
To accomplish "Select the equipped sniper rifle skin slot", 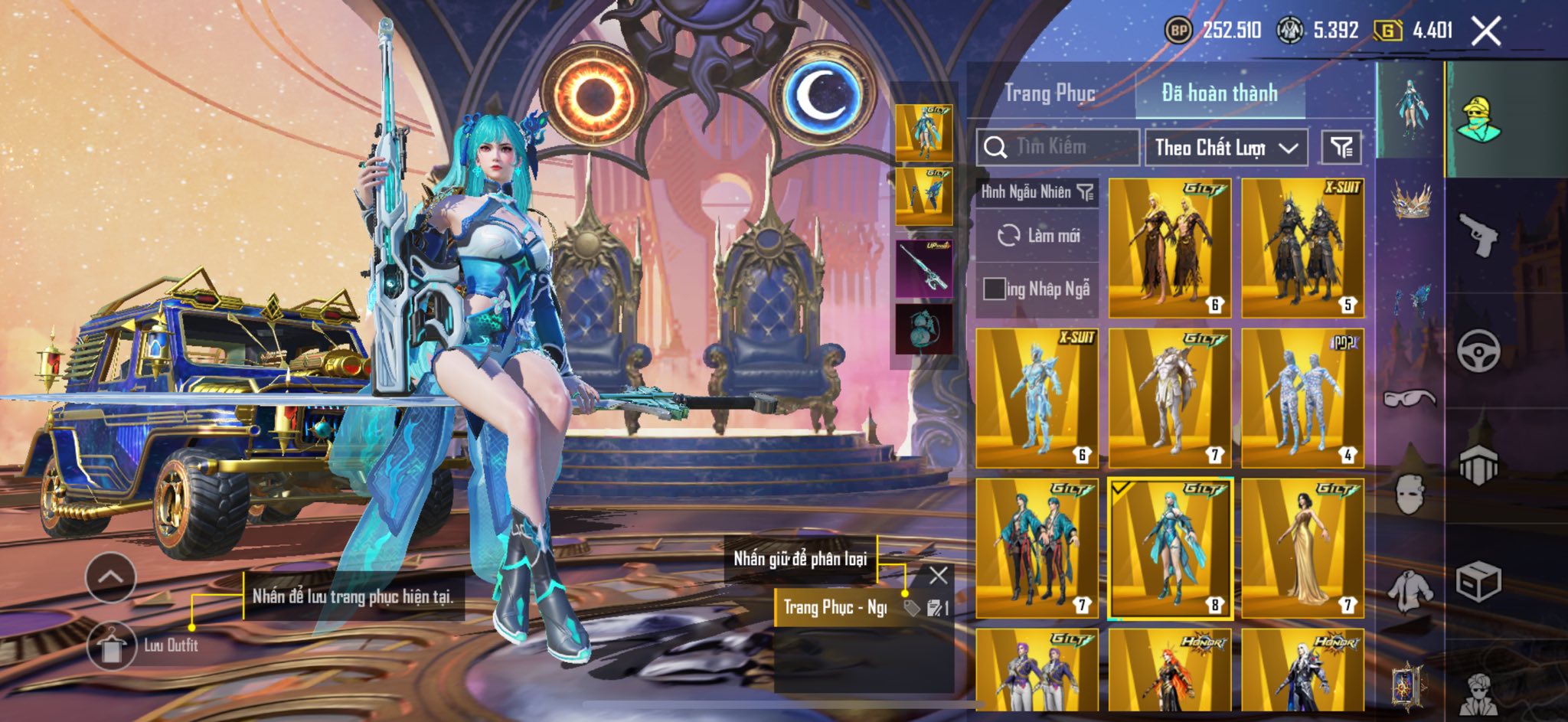I will coord(924,268).
